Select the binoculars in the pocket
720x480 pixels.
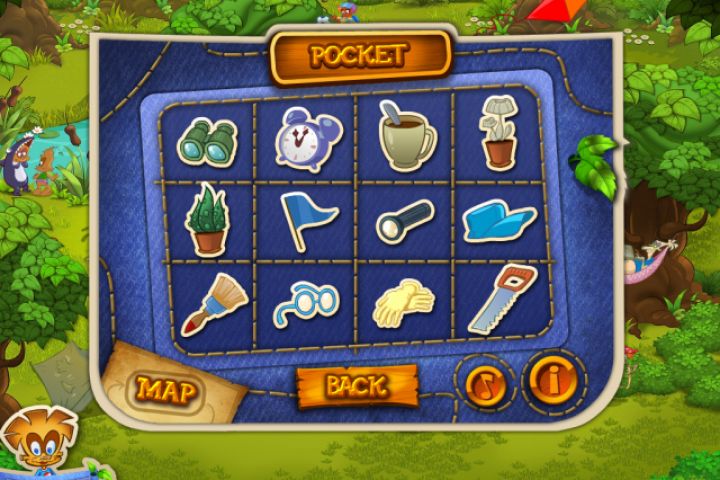[x=207, y=142]
